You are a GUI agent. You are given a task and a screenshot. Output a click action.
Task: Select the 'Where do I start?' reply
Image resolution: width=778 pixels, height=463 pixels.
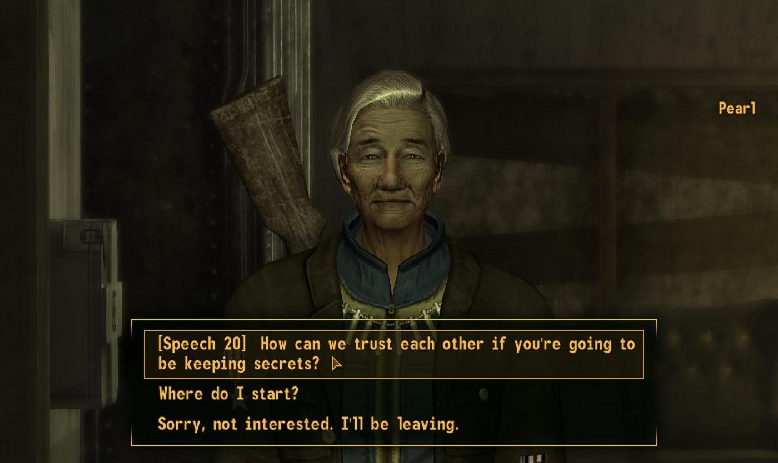coord(228,394)
